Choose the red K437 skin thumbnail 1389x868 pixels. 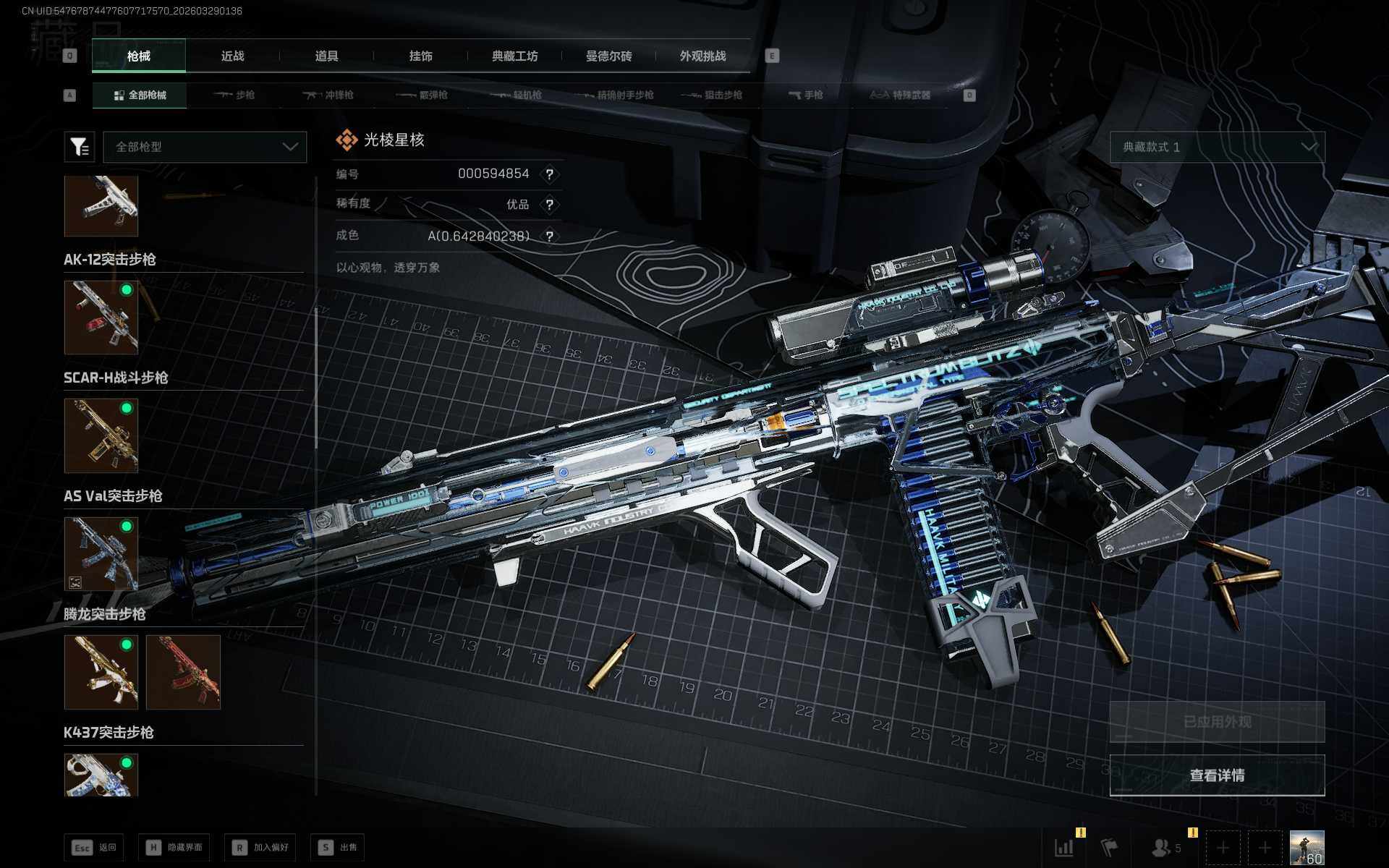(183, 672)
